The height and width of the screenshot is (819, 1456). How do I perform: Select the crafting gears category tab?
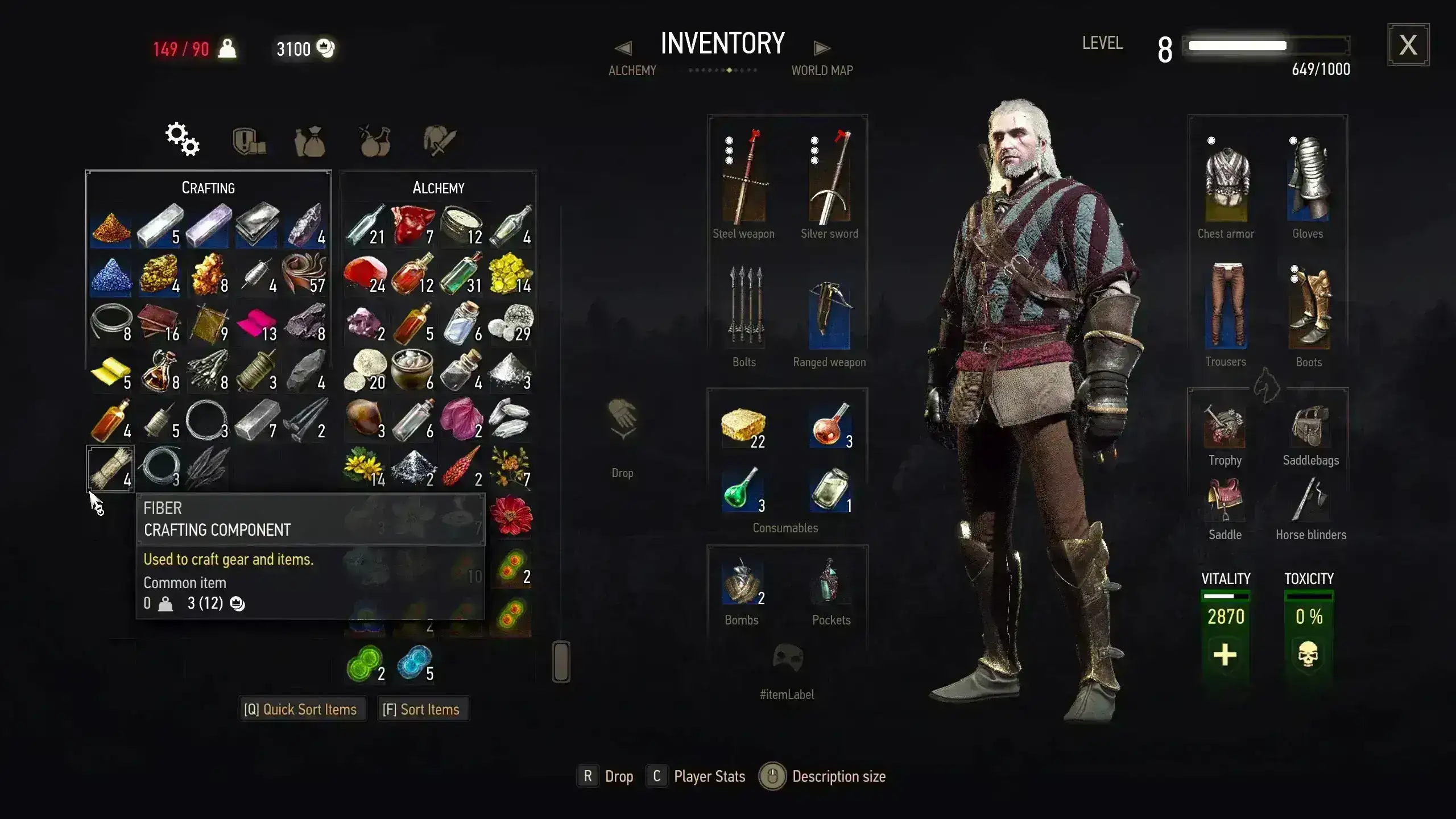[183, 139]
